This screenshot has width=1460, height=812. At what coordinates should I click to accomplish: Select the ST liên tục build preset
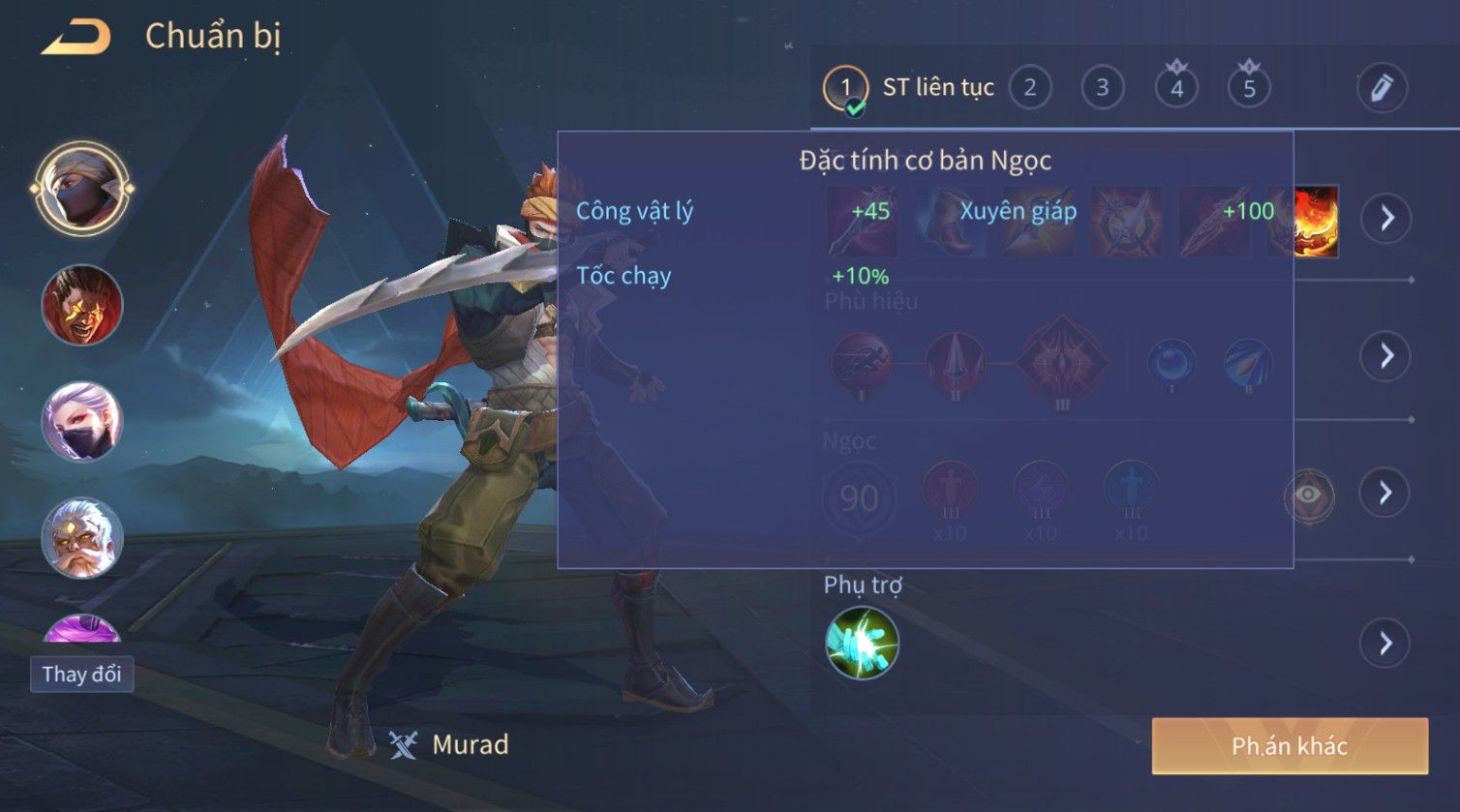coord(908,88)
